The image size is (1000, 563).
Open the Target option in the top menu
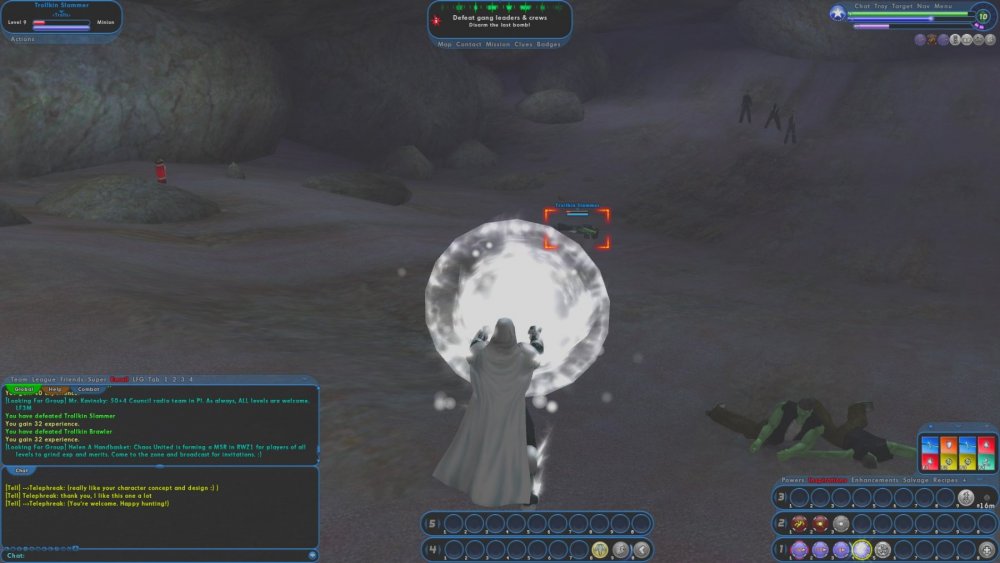[x=903, y=6]
